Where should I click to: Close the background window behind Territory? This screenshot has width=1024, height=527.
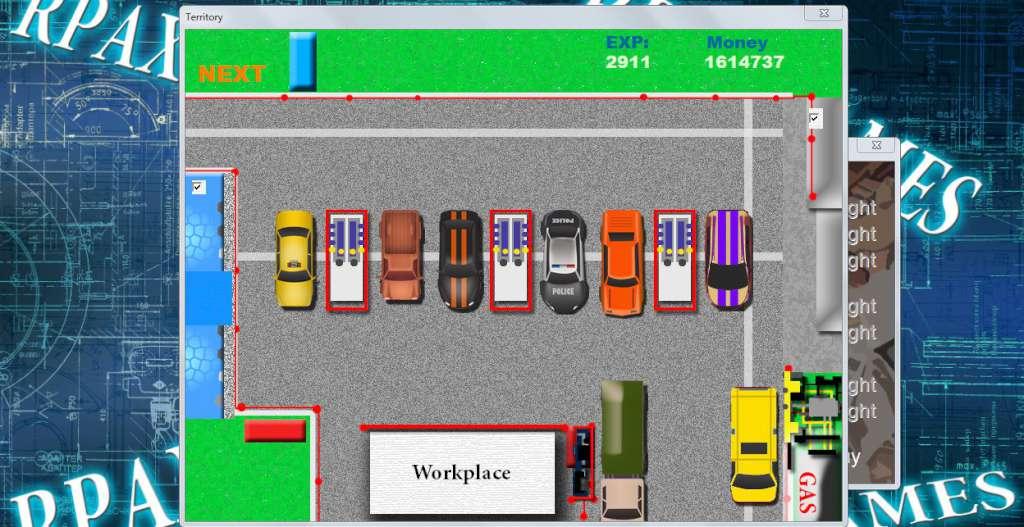pyautogui.click(x=876, y=145)
